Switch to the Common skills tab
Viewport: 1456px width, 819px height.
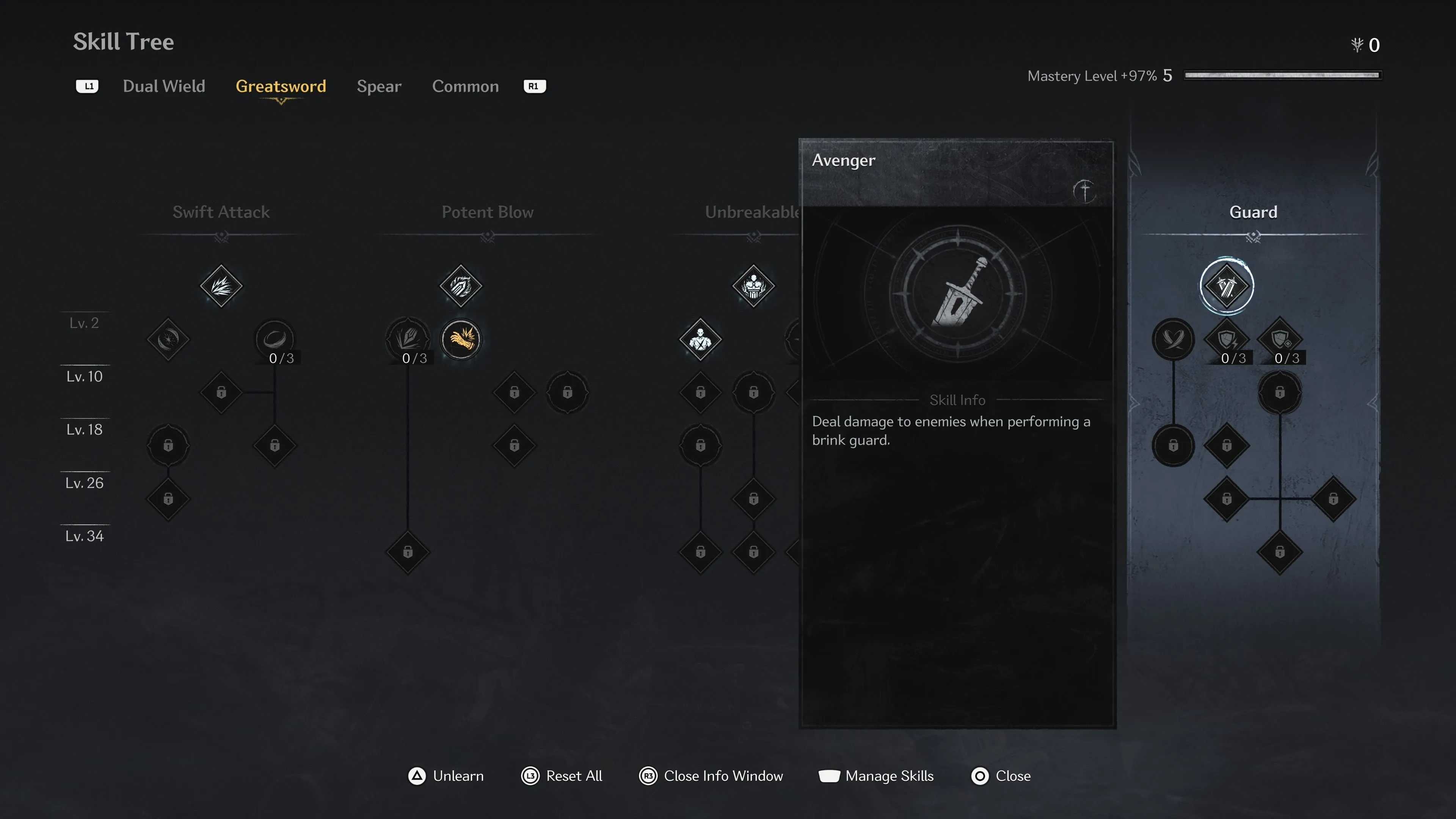(x=465, y=86)
